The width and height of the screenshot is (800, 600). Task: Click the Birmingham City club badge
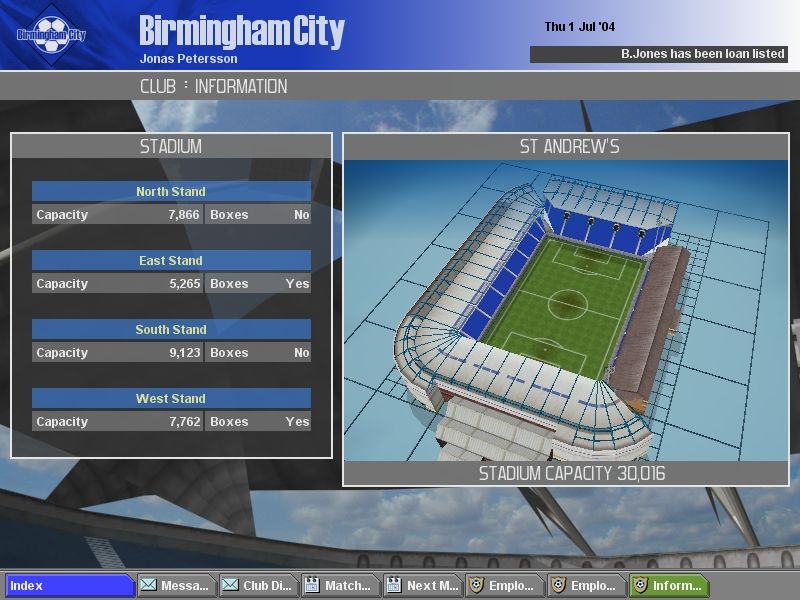click(x=52, y=35)
